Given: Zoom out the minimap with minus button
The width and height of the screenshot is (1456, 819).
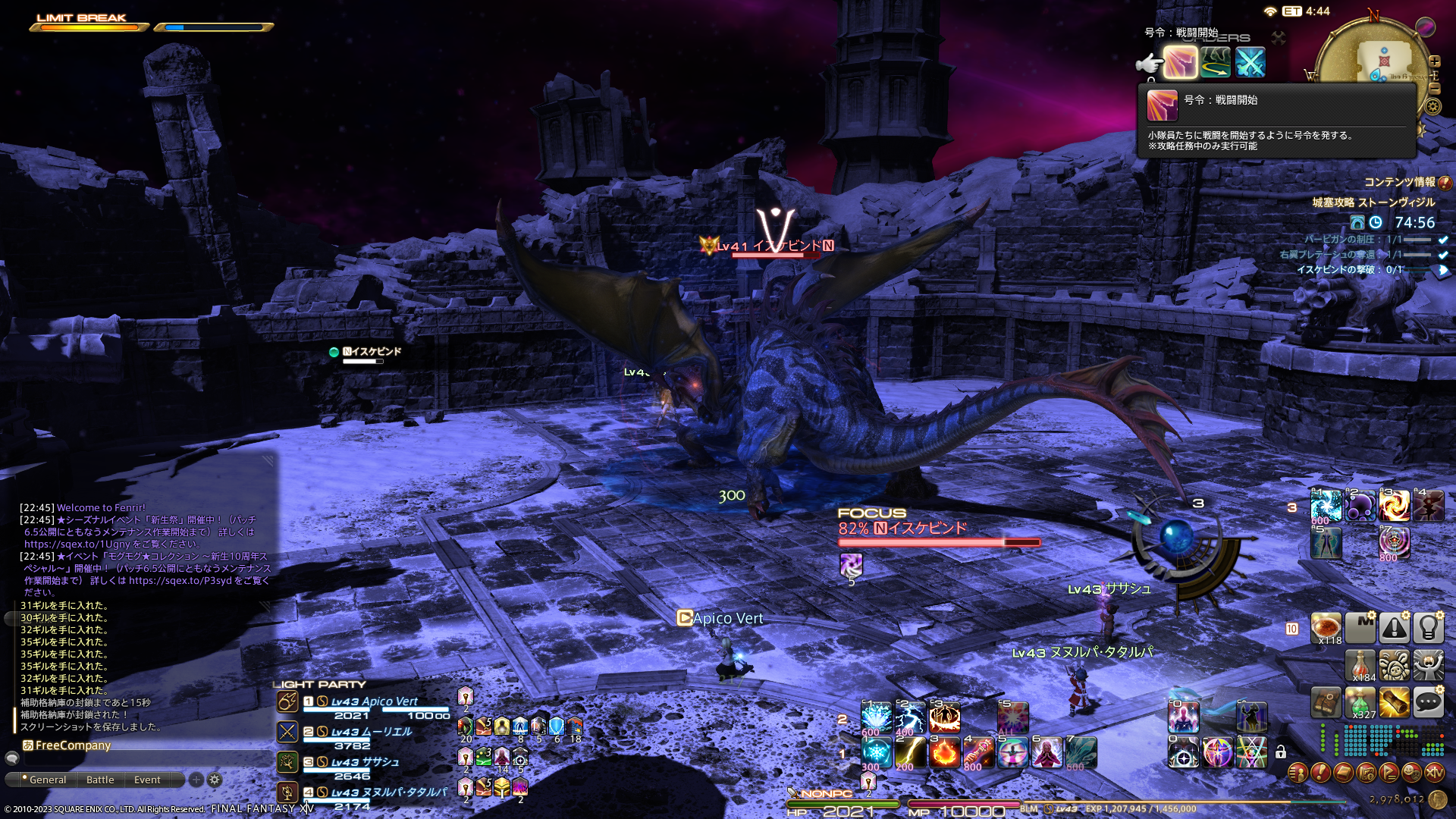Looking at the screenshot, I should coord(1435,89).
